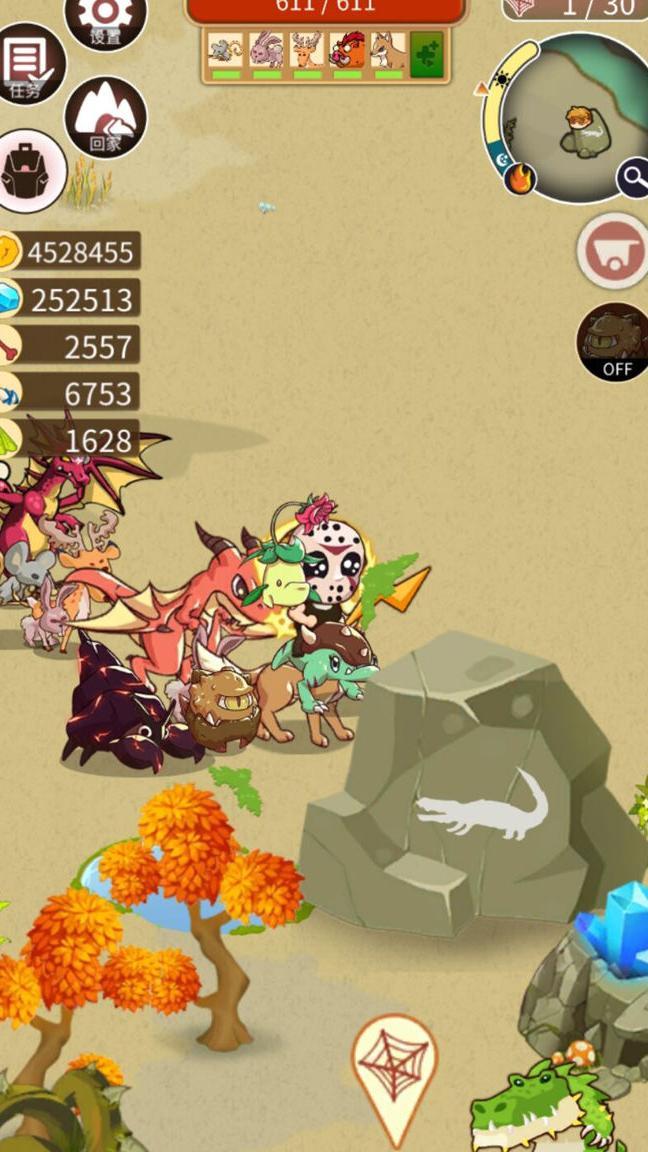
Task: Select the red boar pet portrait
Action: pyautogui.click(x=347, y=51)
